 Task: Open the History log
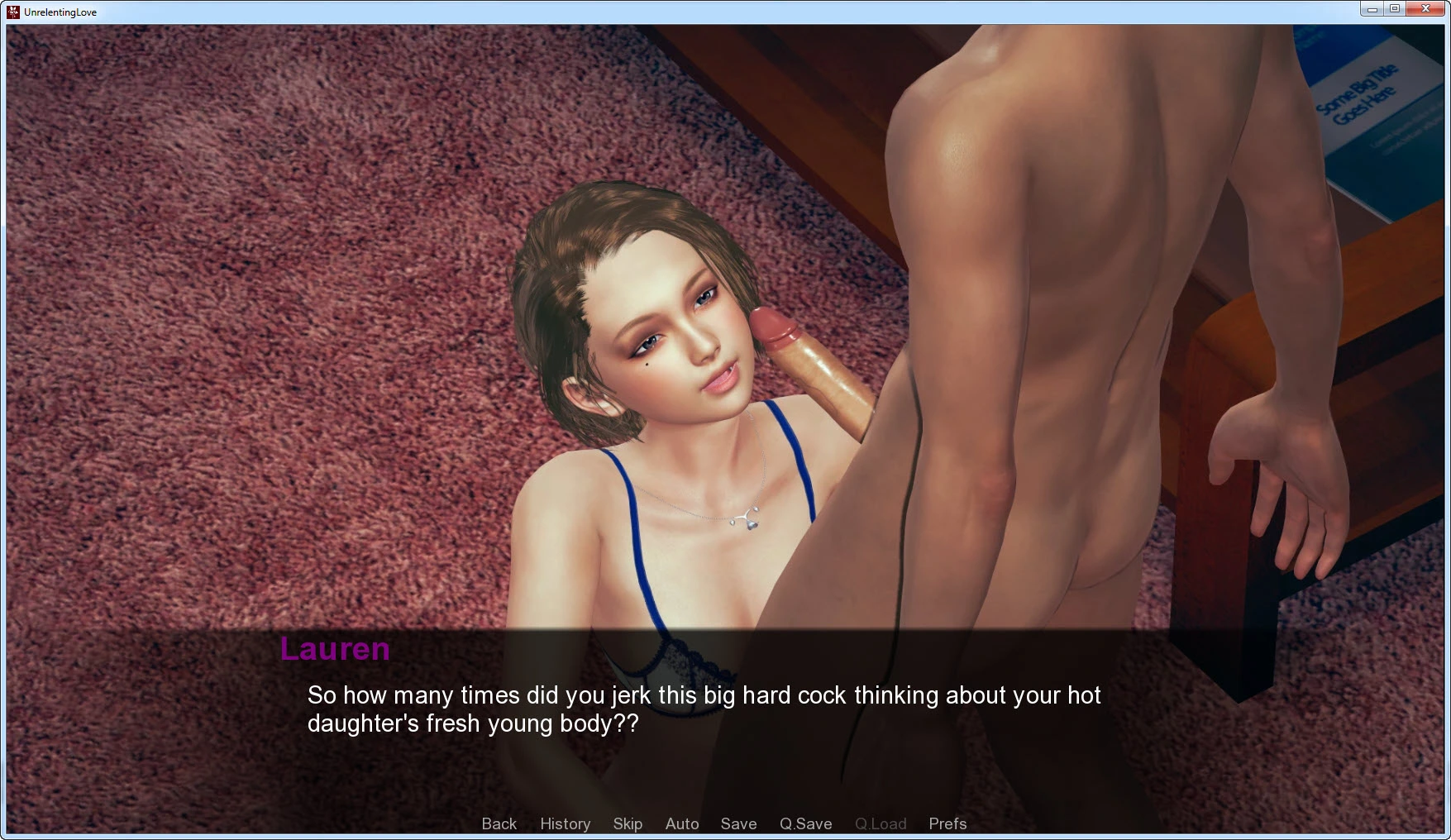(565, 823)
